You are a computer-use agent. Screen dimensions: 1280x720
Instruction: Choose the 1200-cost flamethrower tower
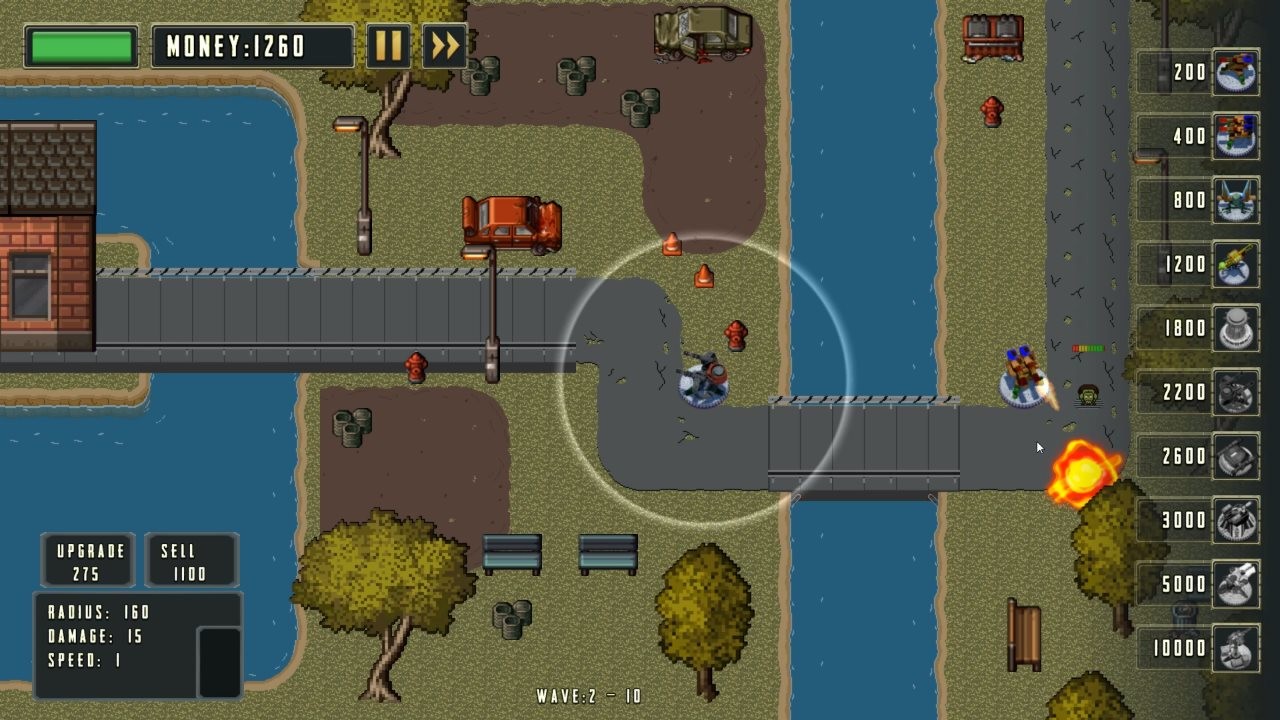click(1234, 265)
